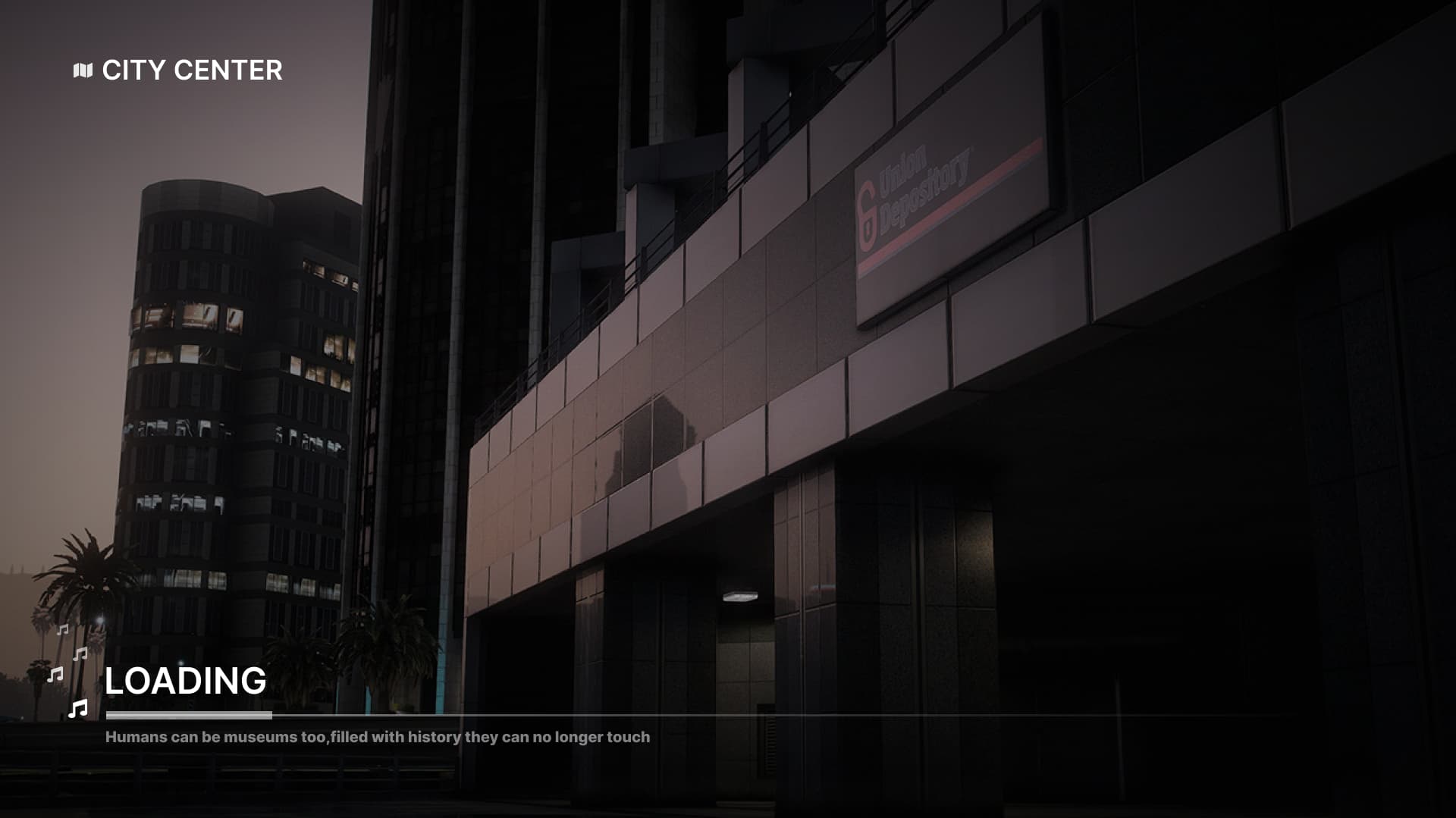1456x818 pixels.
Task: Select the smallest eighth-note icon on the left
Action: tap(62, 629)
